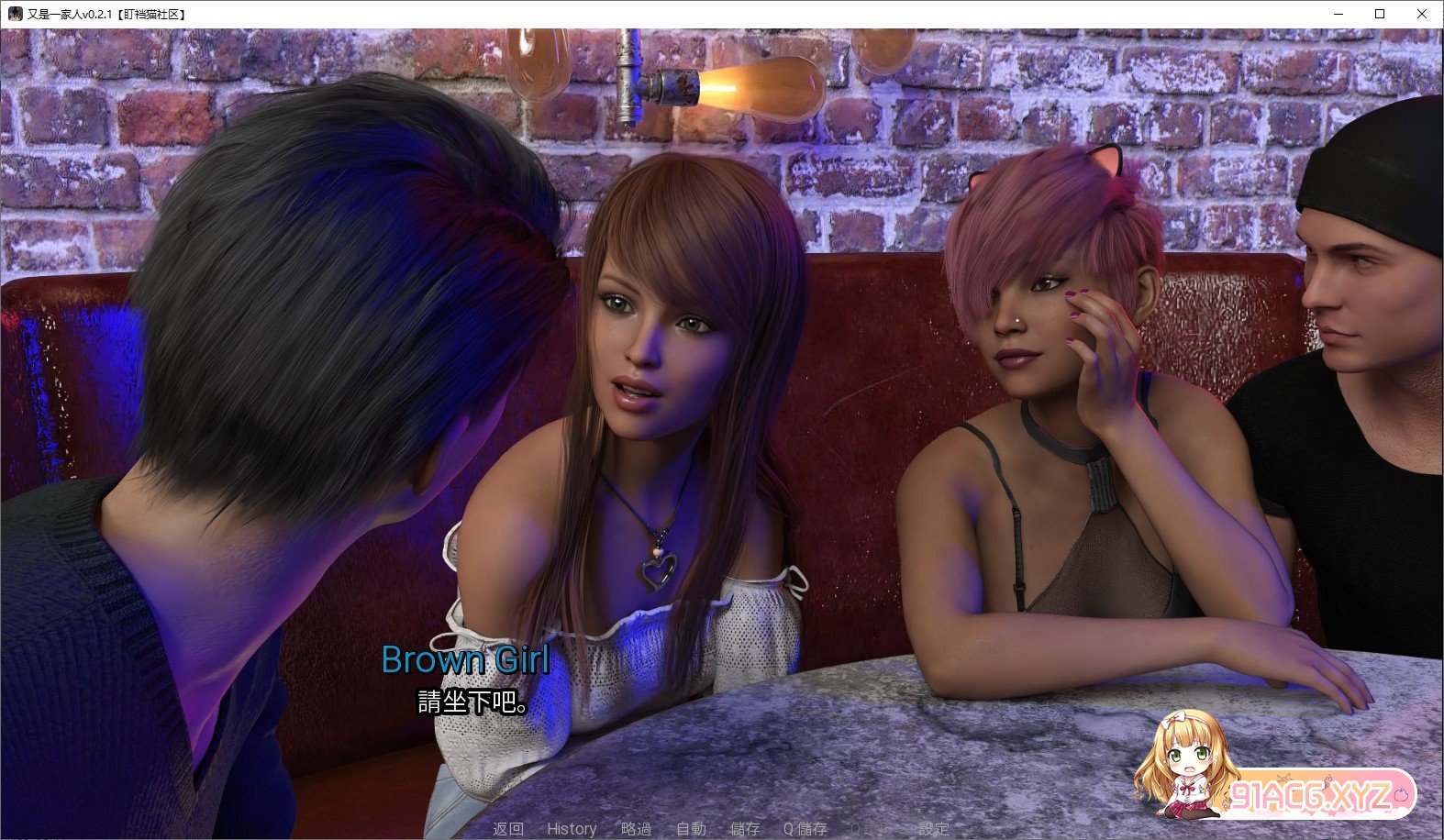Activate the 略過 (skip) option
Image resolution: width=1444 pixels, height=840 pixels.
pos(636,829)
